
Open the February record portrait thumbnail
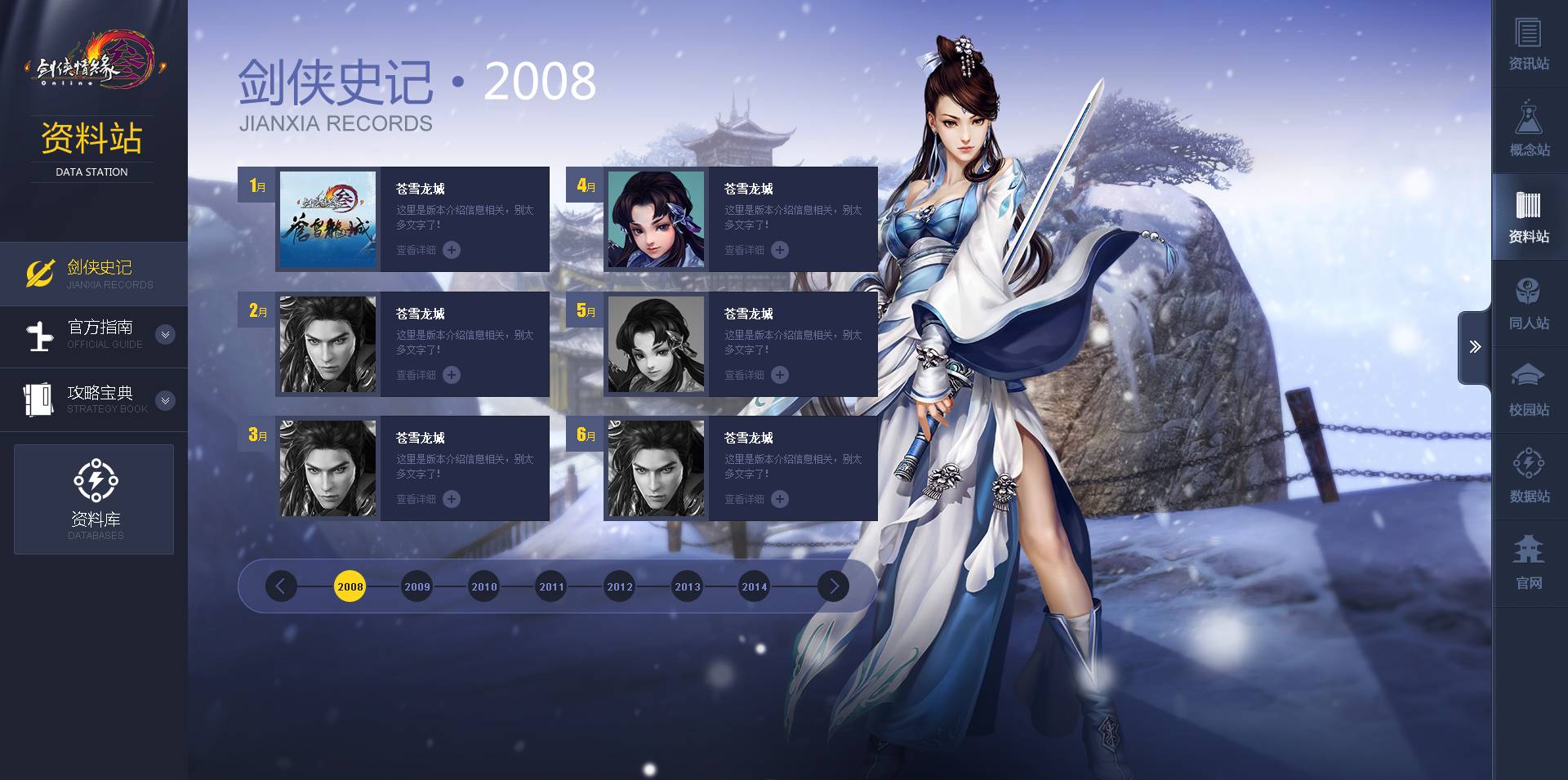(327, 344)
